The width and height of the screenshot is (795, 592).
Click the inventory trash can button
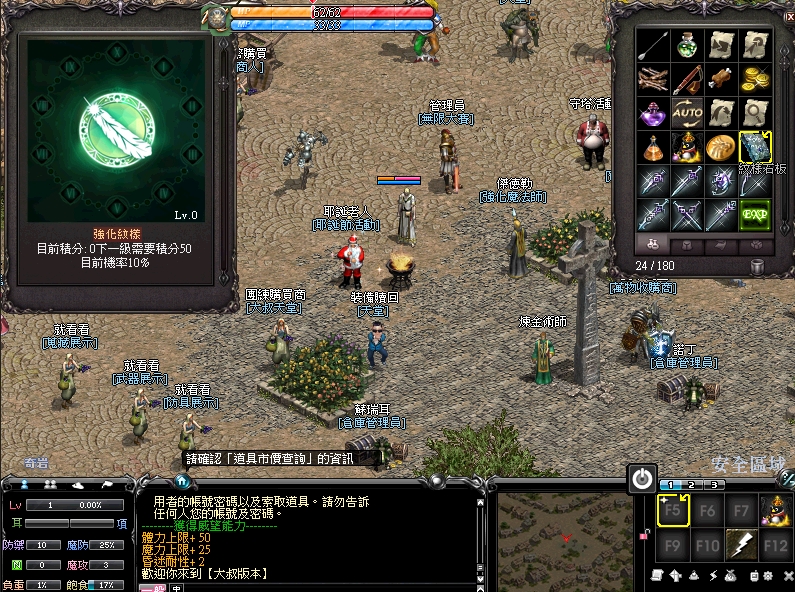[x=757, y=265]
